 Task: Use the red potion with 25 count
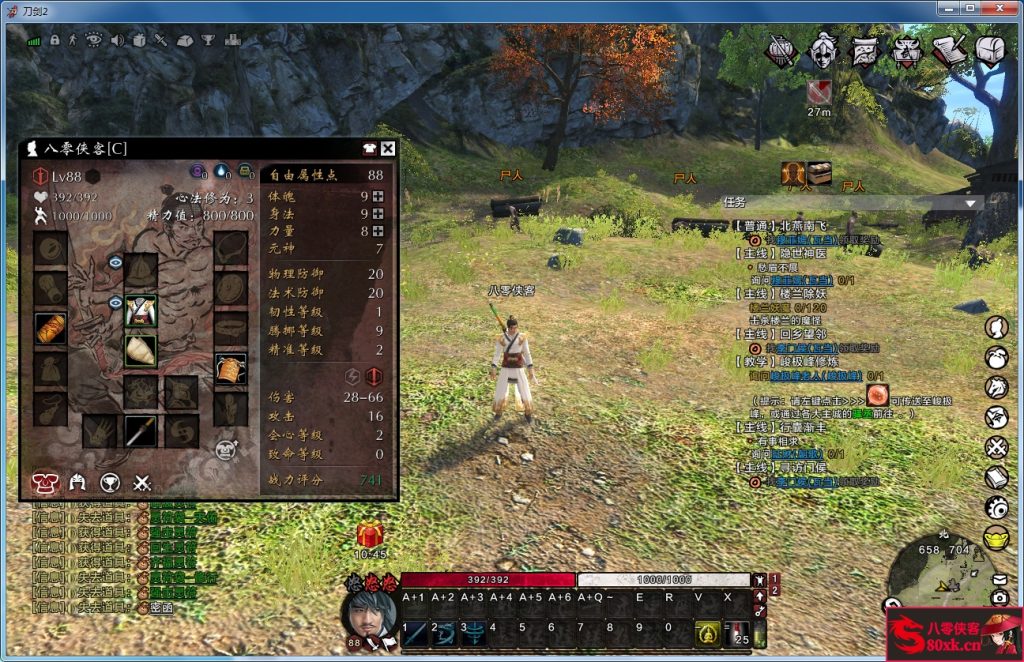(740, 633)
